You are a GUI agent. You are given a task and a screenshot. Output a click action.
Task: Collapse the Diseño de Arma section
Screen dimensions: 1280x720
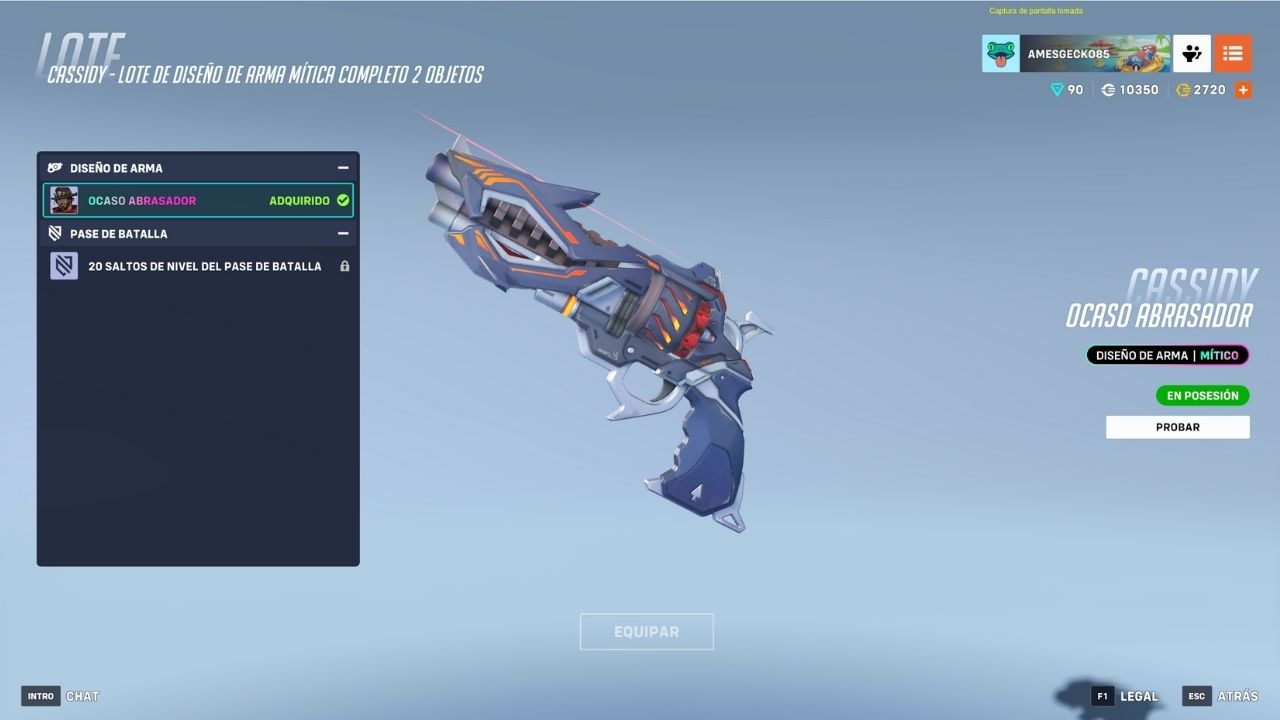[x=343, y=168]
